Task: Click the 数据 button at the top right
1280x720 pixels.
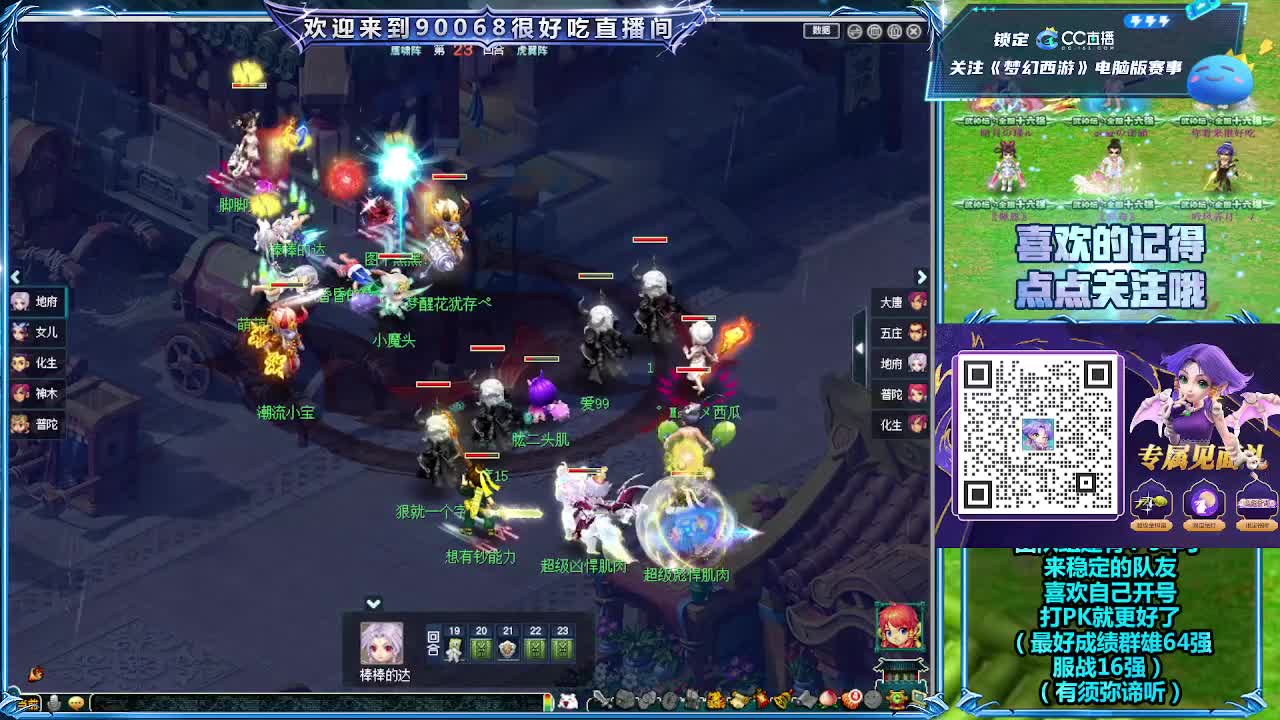Action: (x=820, y=31)
